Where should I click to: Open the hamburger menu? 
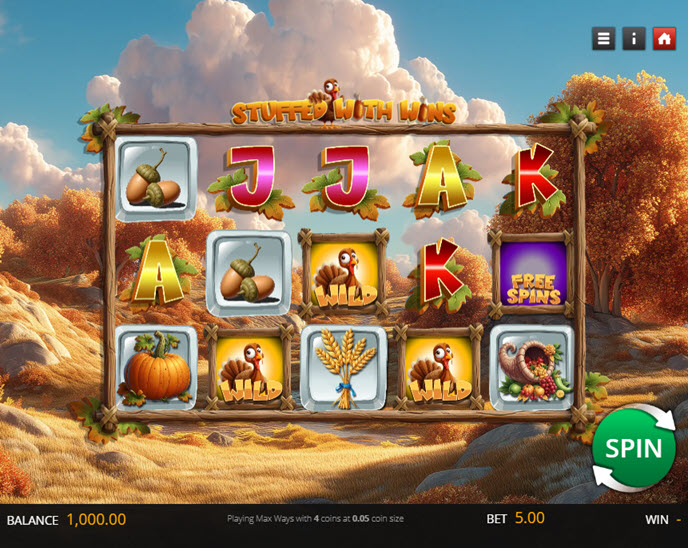coord(603,39)
